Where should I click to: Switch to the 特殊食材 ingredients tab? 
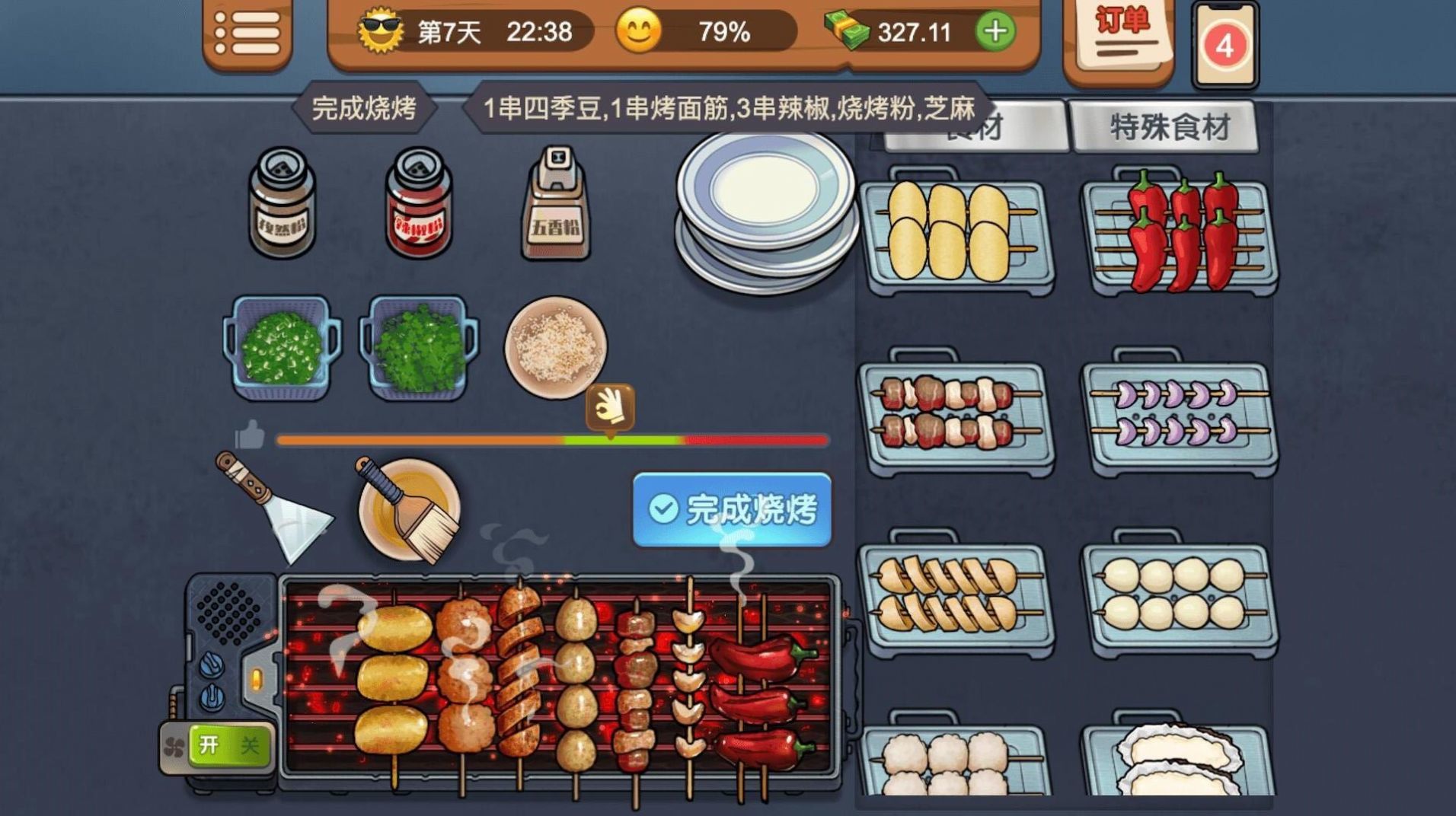click(x=1164, y=128)
